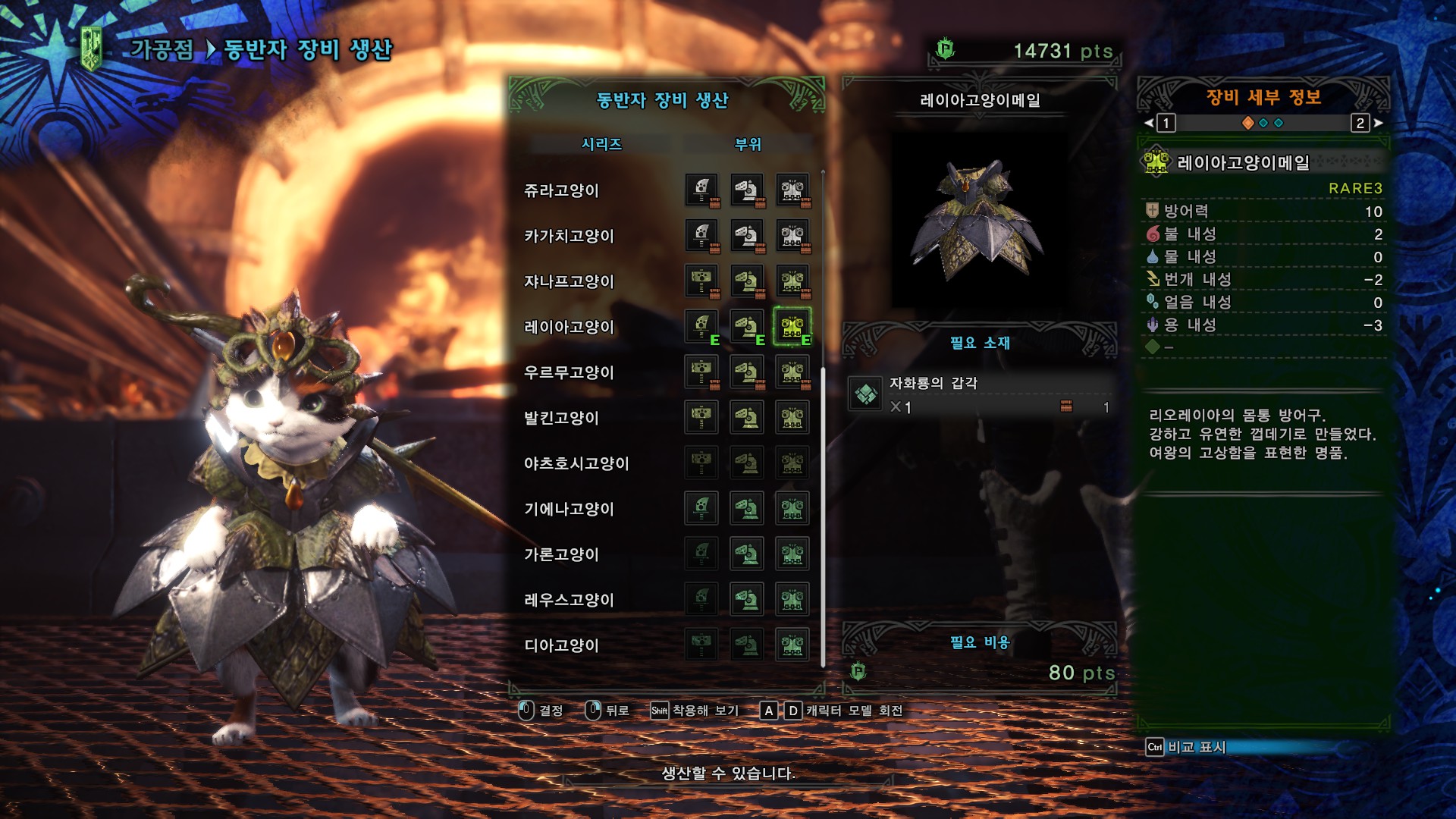1456x819 pixels.
Task: Choose the 발킨고양이 helmet icon
Action: (x=747, y=418)
